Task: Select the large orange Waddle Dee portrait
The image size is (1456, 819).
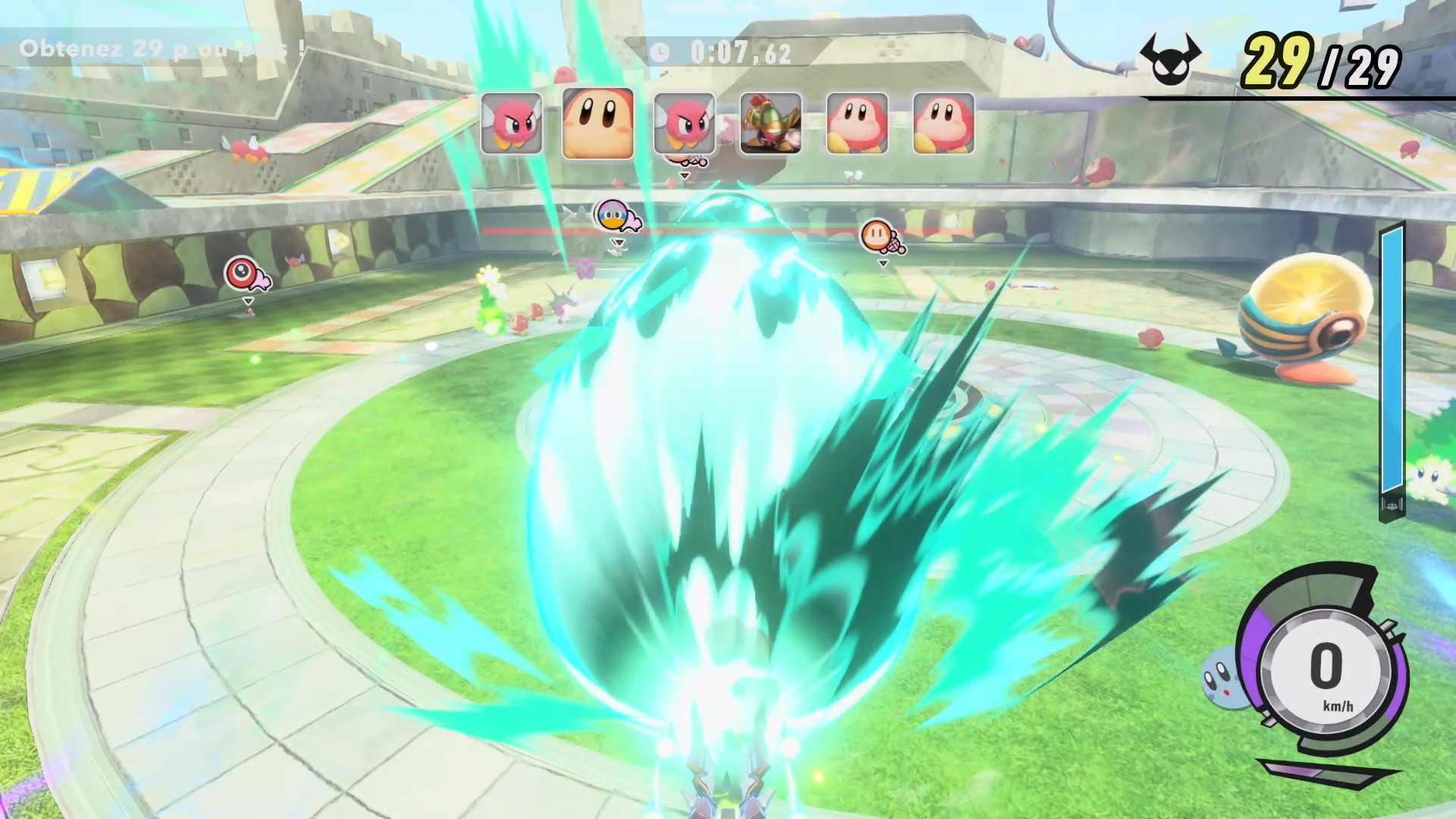Action: coord(598,123)
